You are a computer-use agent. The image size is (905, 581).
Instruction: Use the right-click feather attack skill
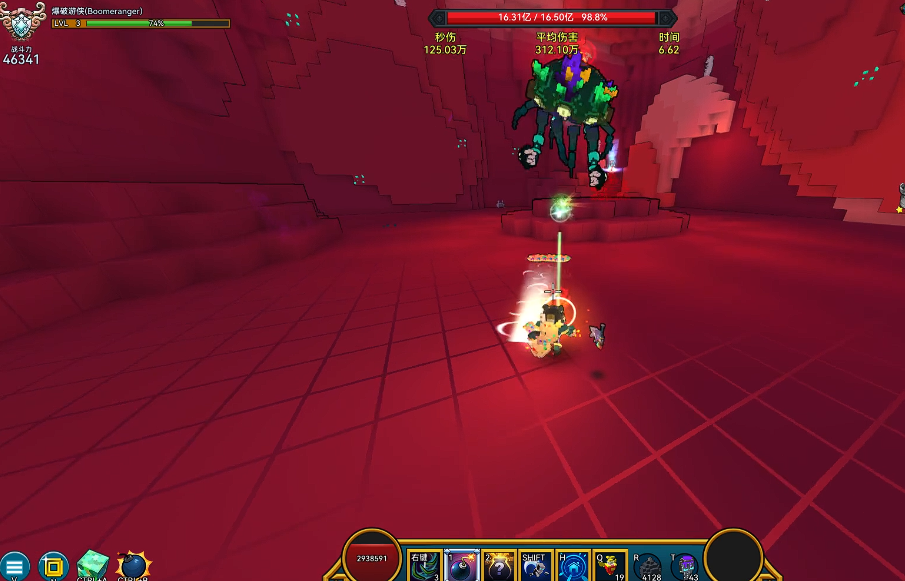(424, 567)
